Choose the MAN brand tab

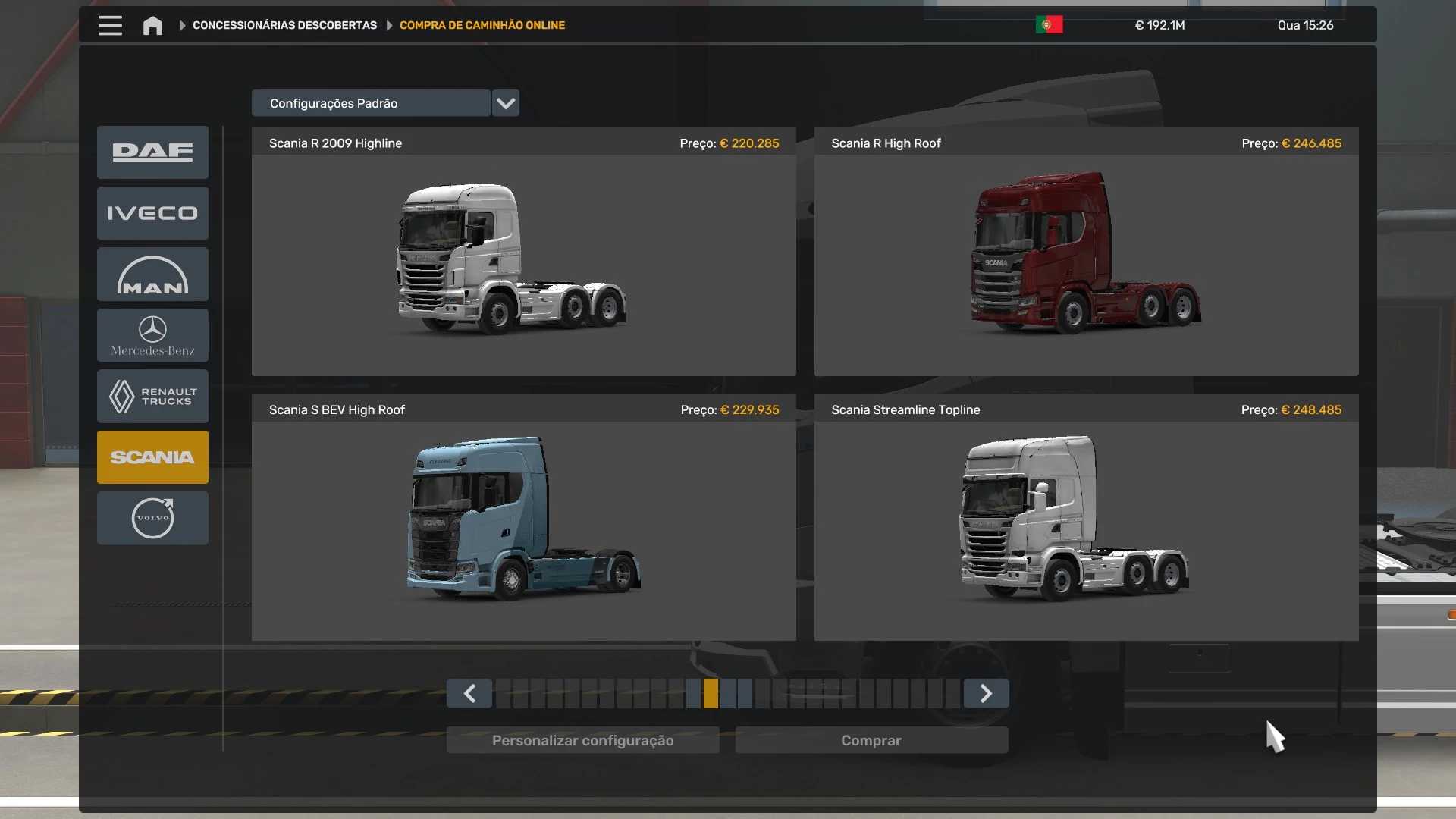pyautogui.click(x=152, y=275)
